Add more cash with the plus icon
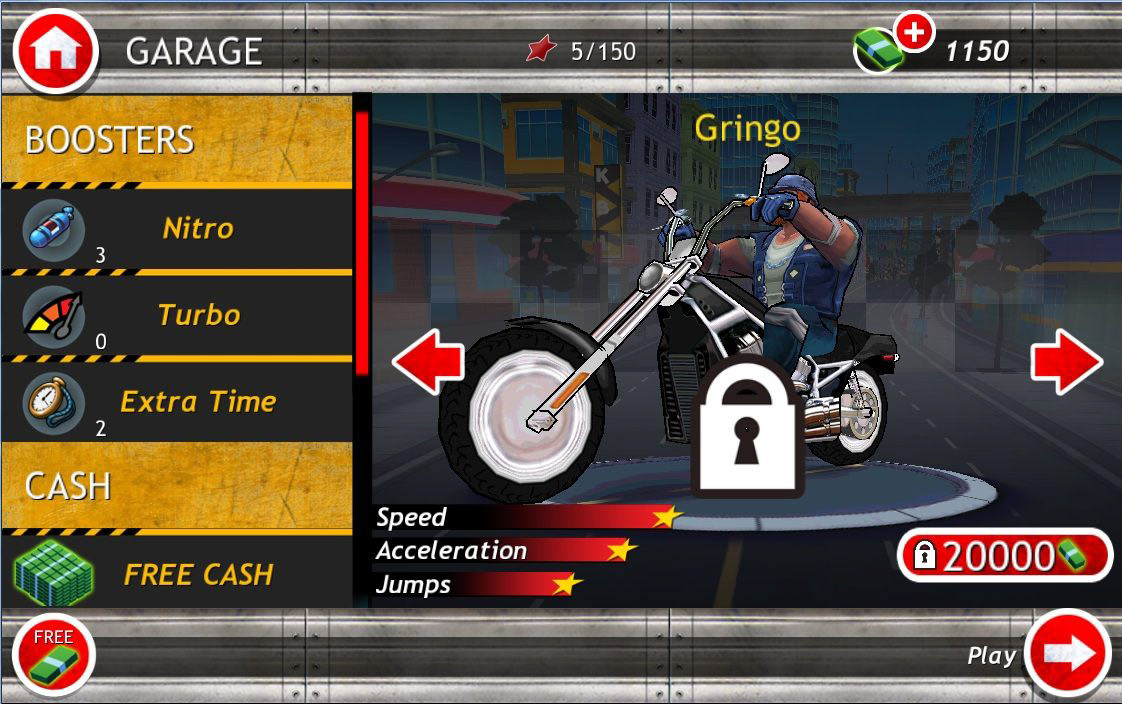The image size is (1122, 704). point(913,33)
